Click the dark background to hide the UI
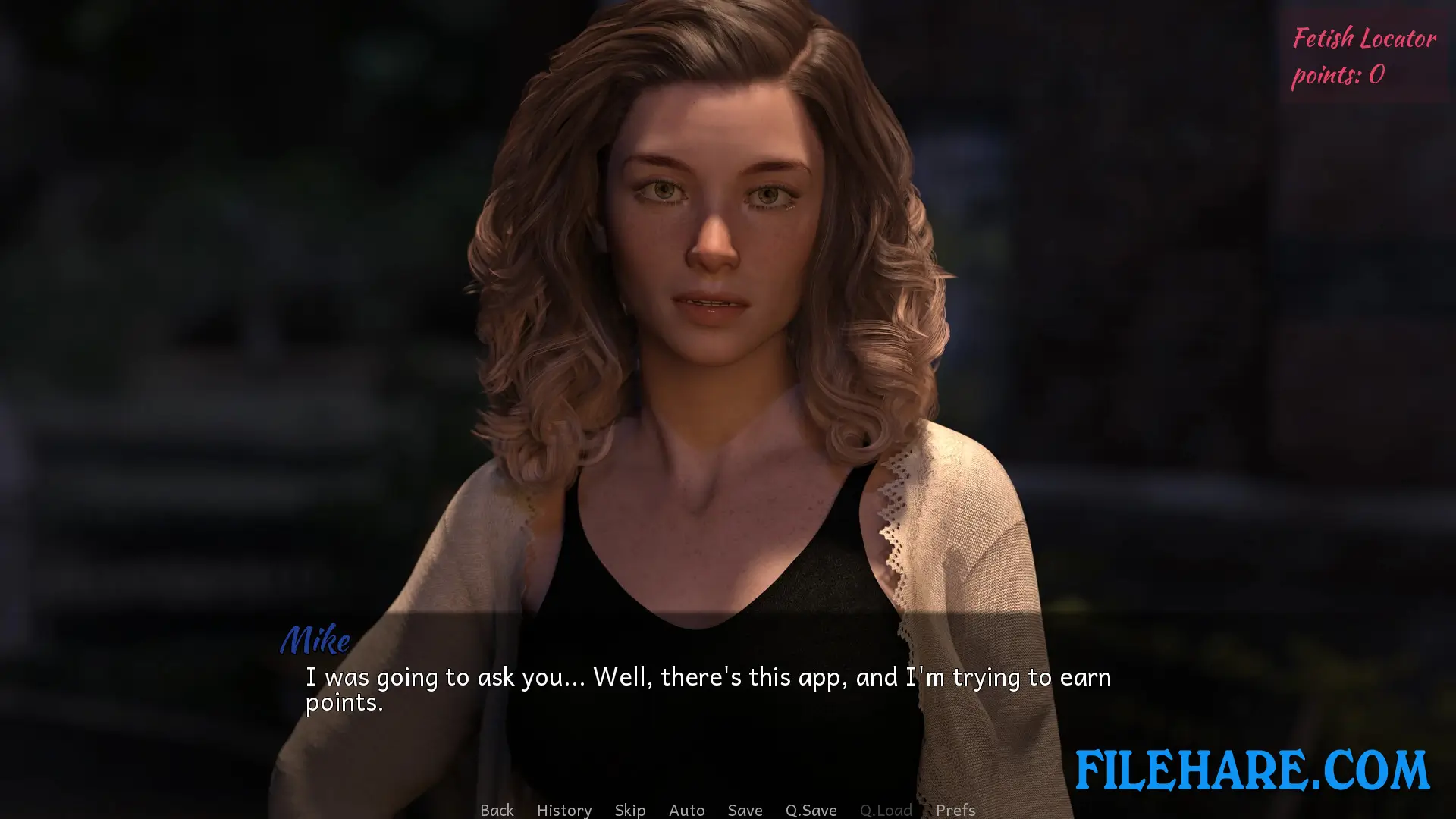The width and height of the screenshot is (1456, 819). tap(152, 227)
